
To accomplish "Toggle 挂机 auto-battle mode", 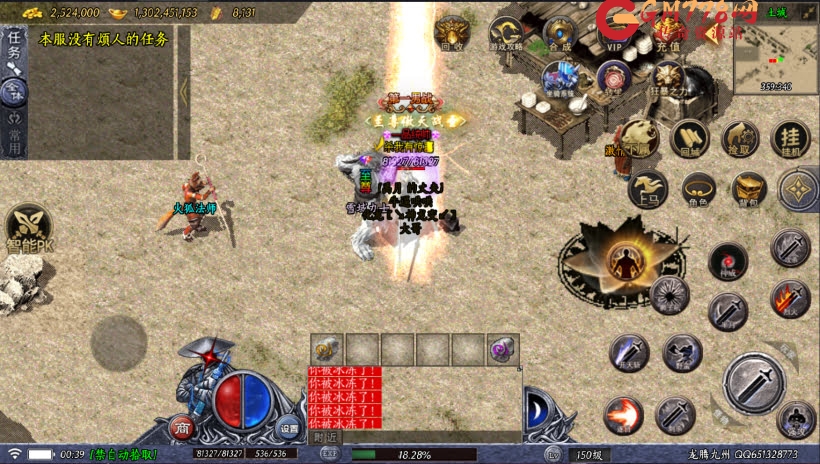I will (x=792, y=136).
